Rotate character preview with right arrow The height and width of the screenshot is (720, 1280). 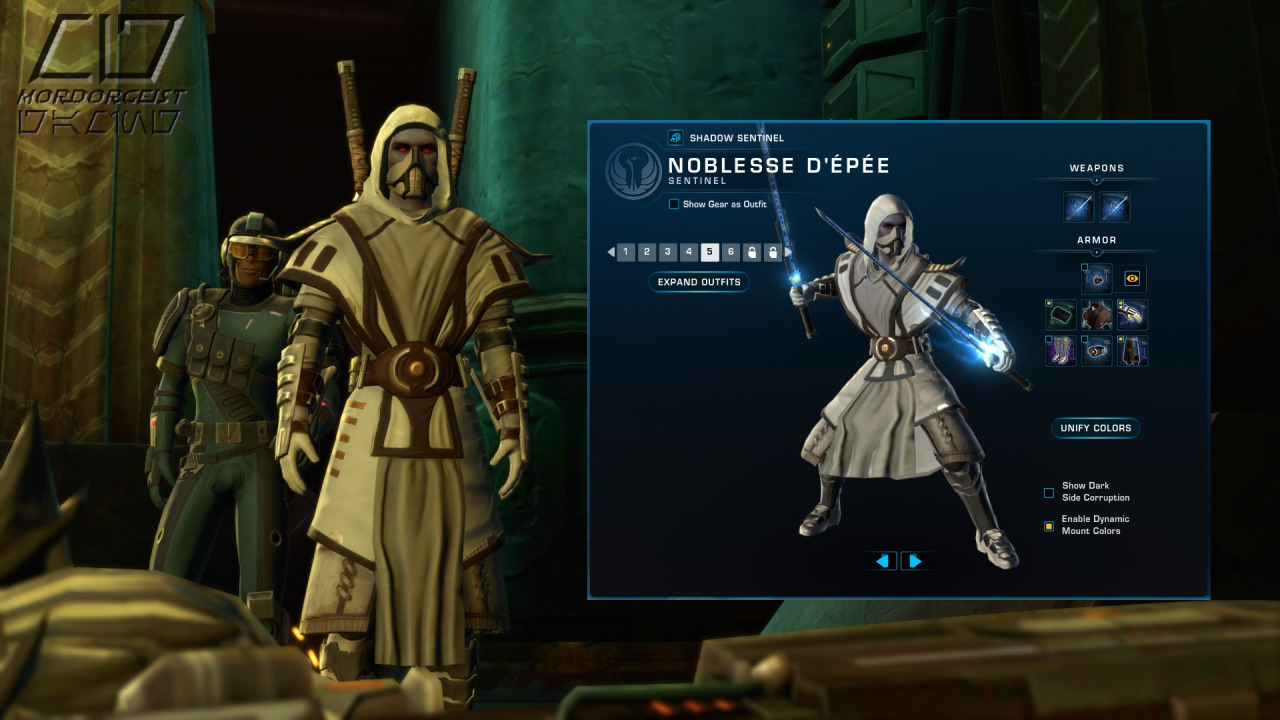pos(914,561)
